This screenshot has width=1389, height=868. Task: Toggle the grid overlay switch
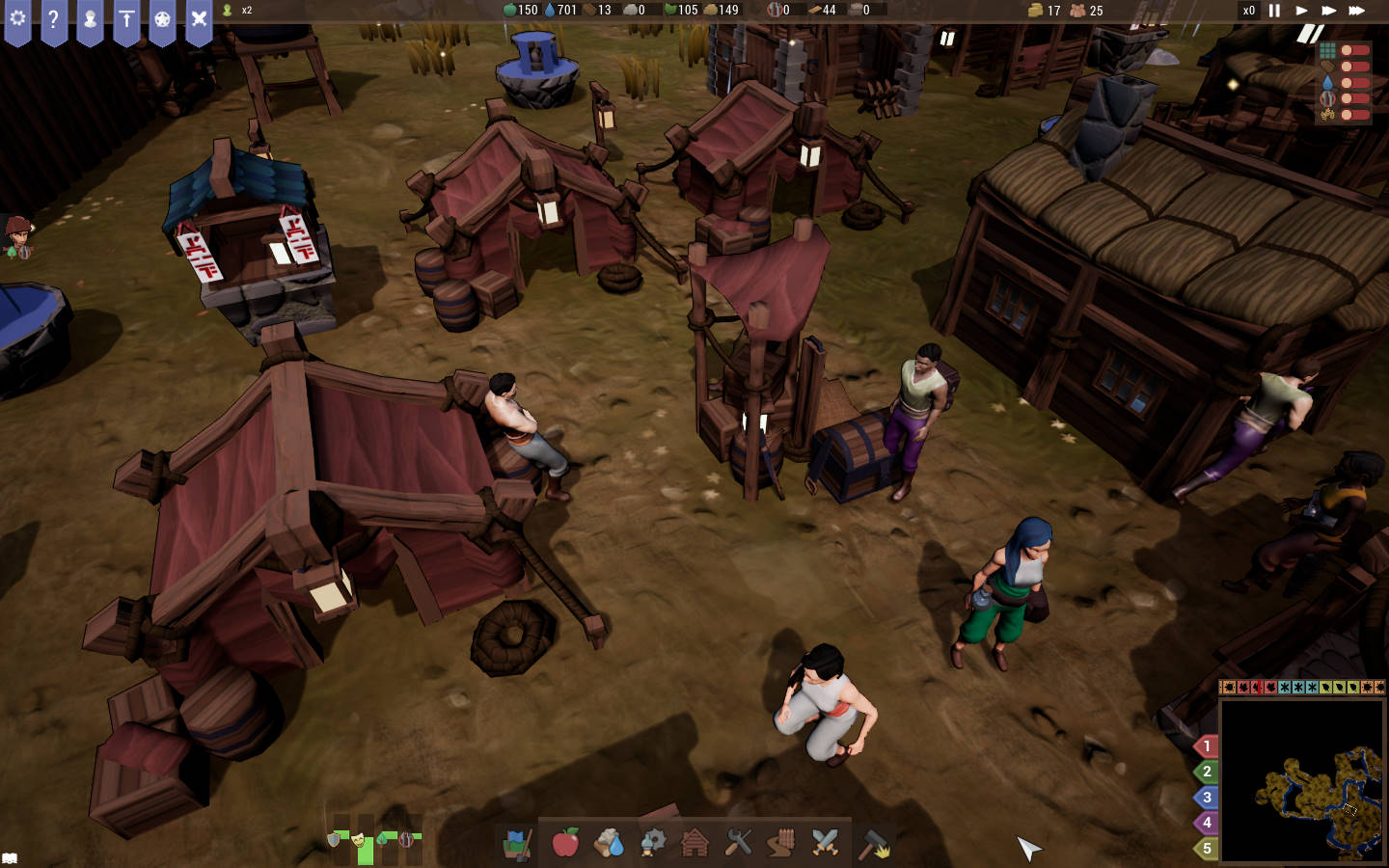pos(1354,50)
